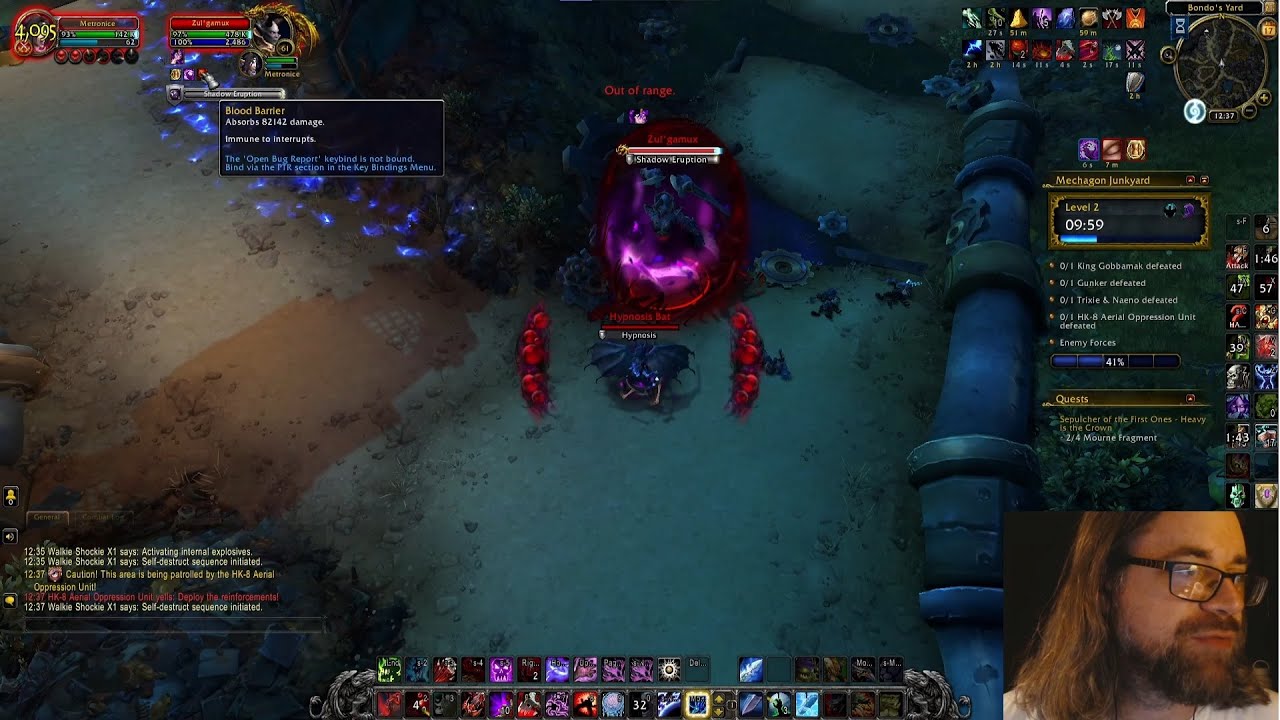The image size is (1280, 720).
Task: Click the action bar page up arrow
Action: (x=718, y=697)
